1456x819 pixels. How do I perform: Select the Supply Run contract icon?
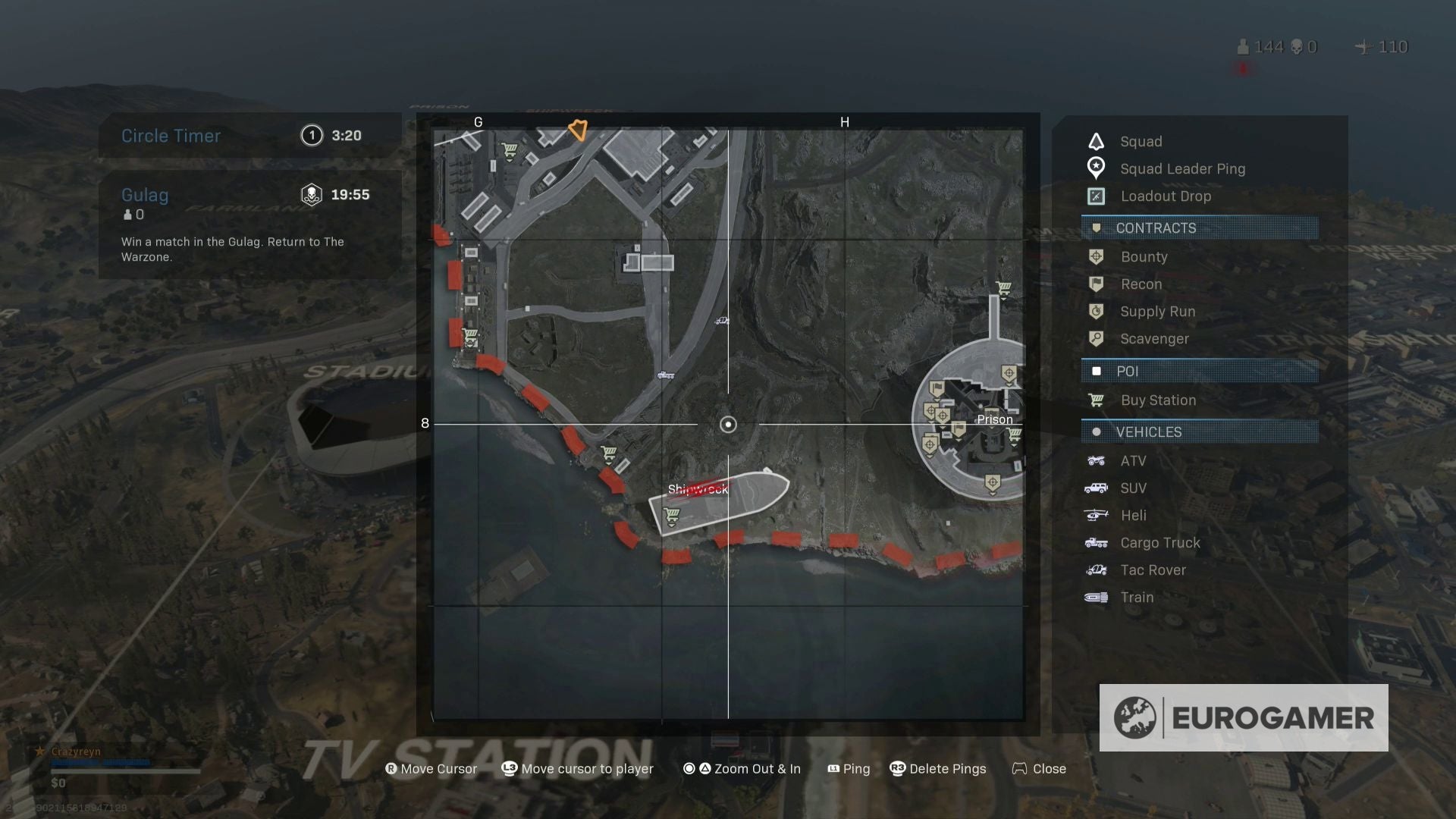pos(1097,311)
